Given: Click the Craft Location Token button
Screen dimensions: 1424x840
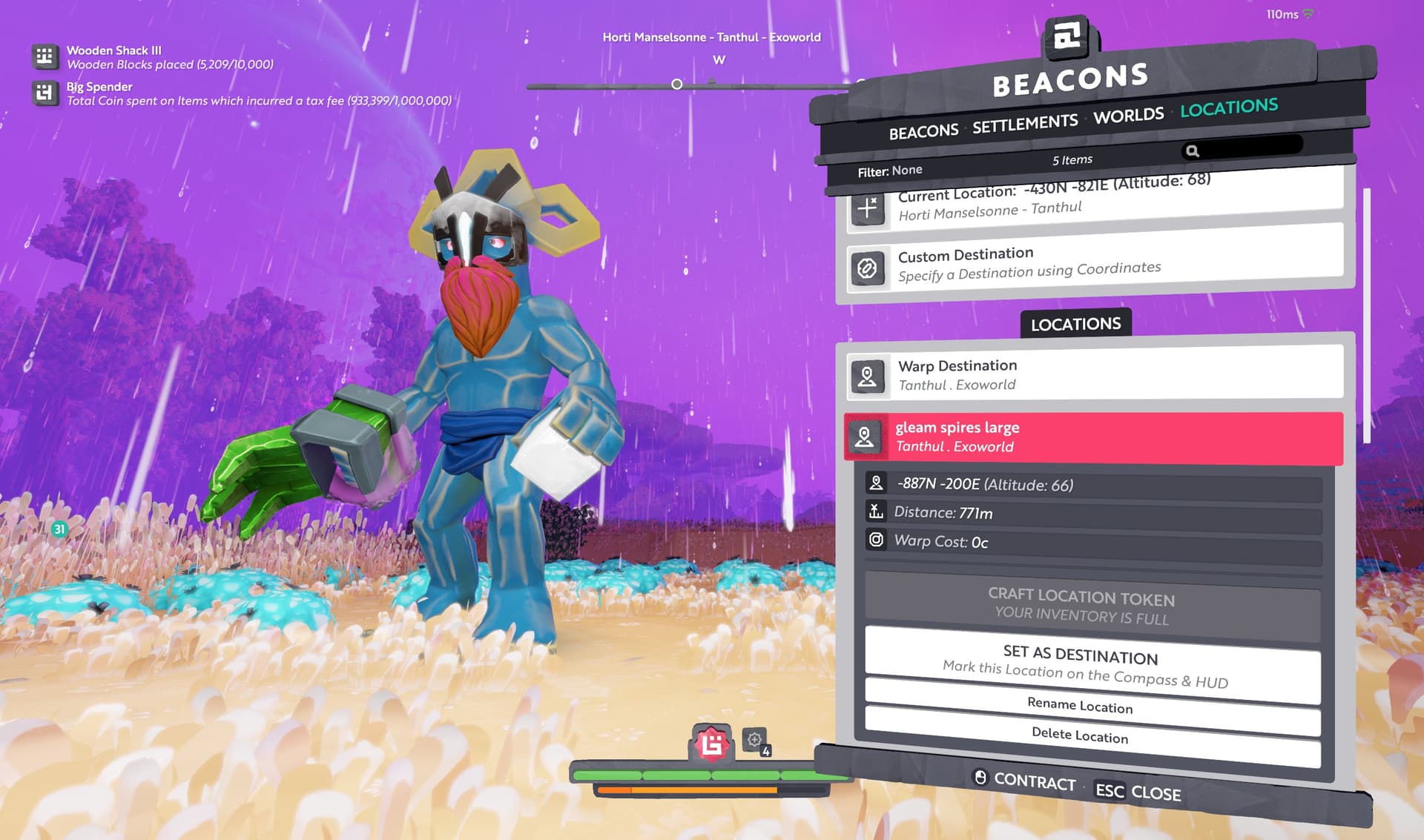Looking at the screenshot, I should pyautogui.click(x=1092, y=606).
